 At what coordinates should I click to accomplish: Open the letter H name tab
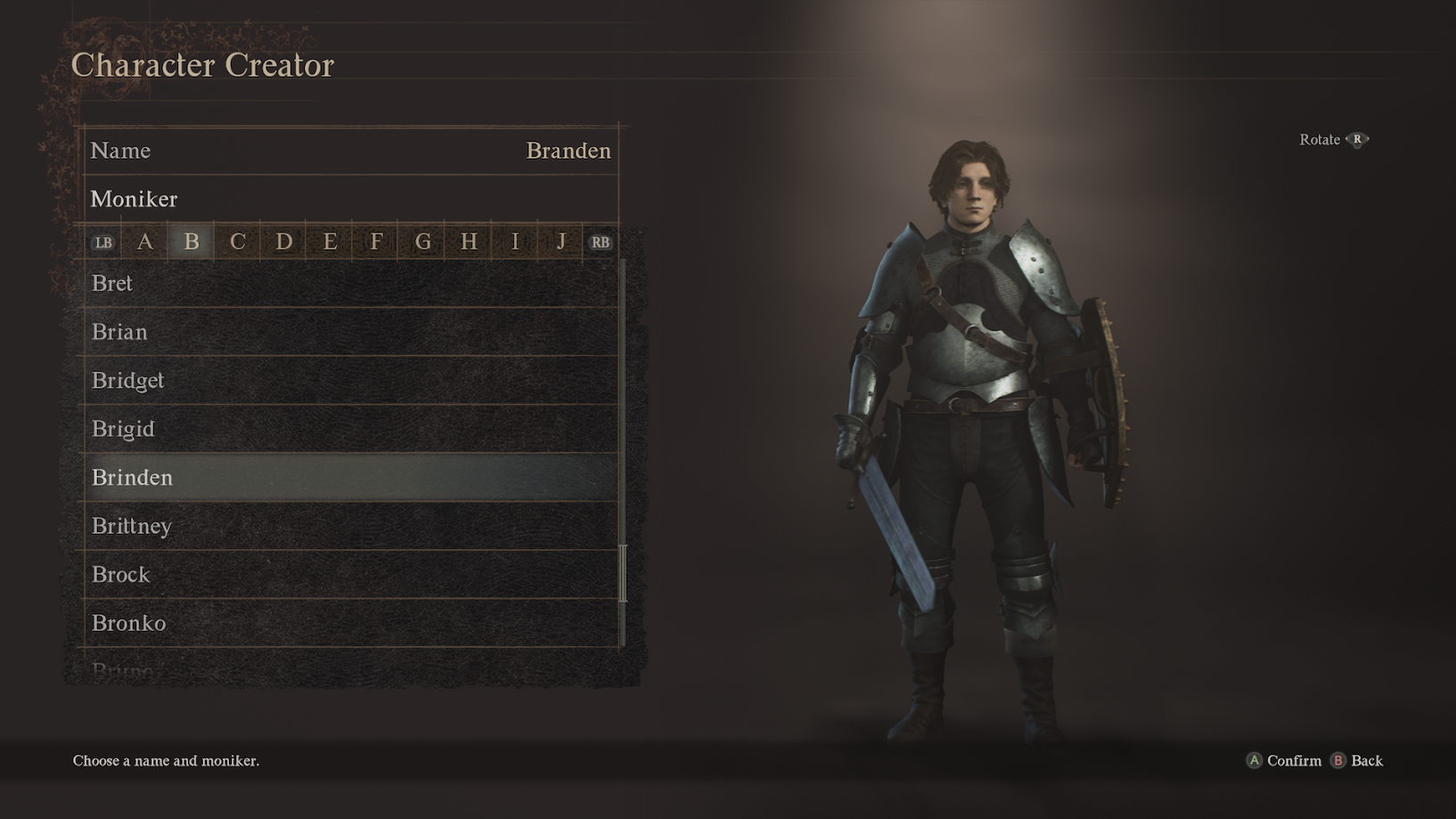coord(469,242)
